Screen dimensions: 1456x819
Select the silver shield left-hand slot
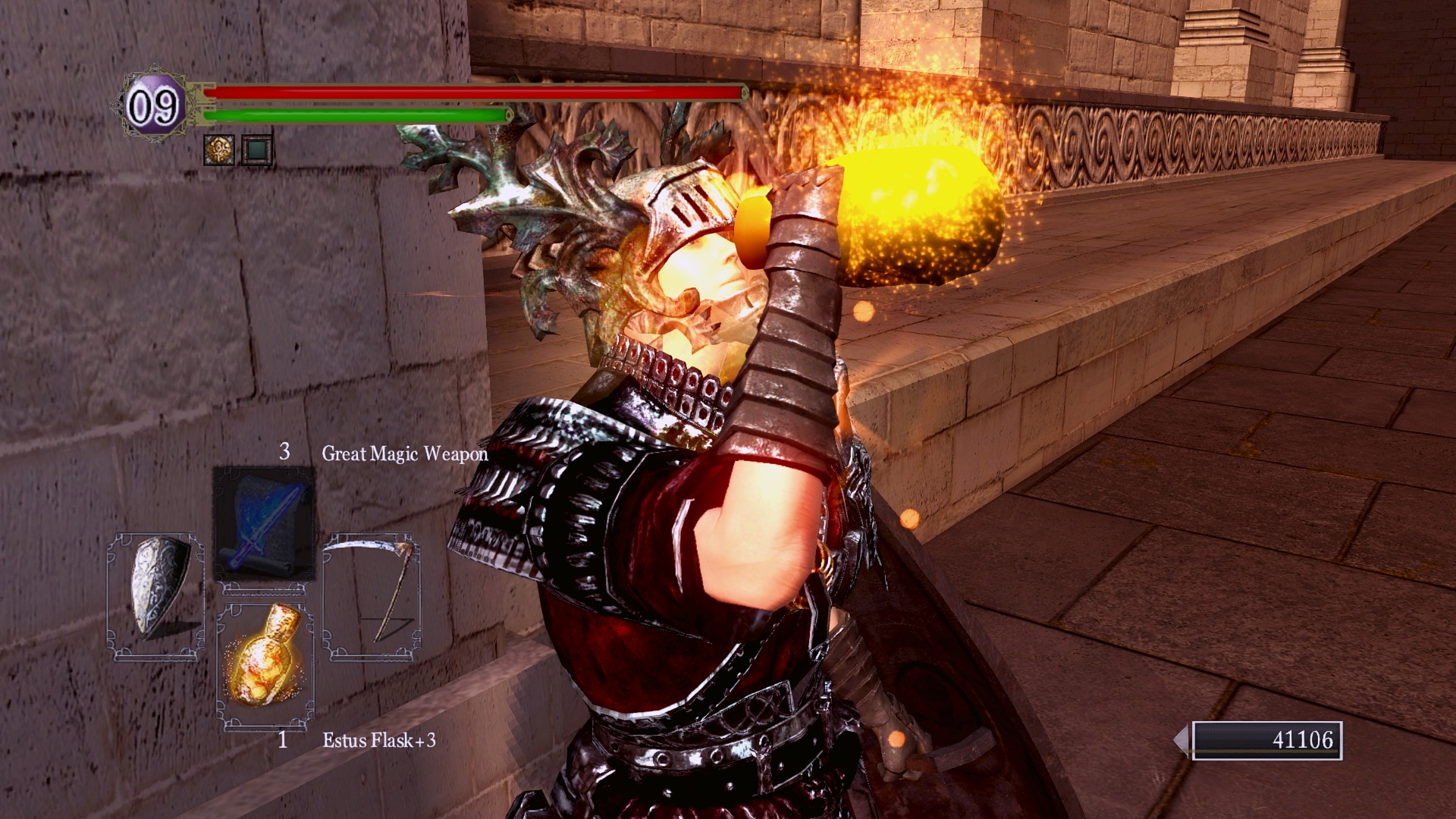[156, 596]
